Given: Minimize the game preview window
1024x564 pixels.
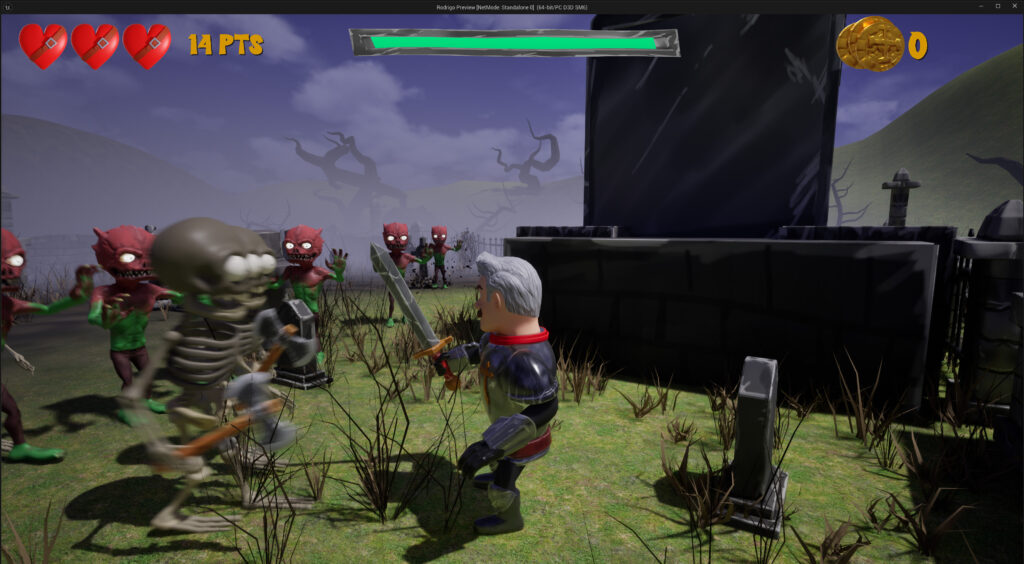Looking at the screenshot, I should click(x=979, y=6).
